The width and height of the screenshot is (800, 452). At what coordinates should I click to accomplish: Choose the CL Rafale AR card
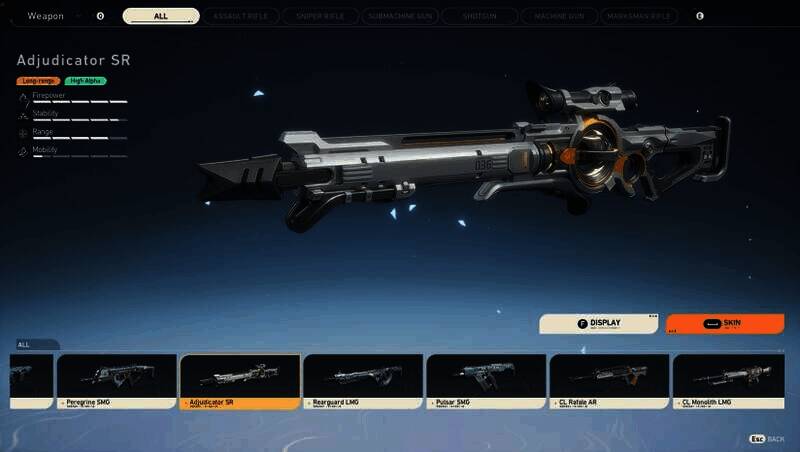(609, 381)
